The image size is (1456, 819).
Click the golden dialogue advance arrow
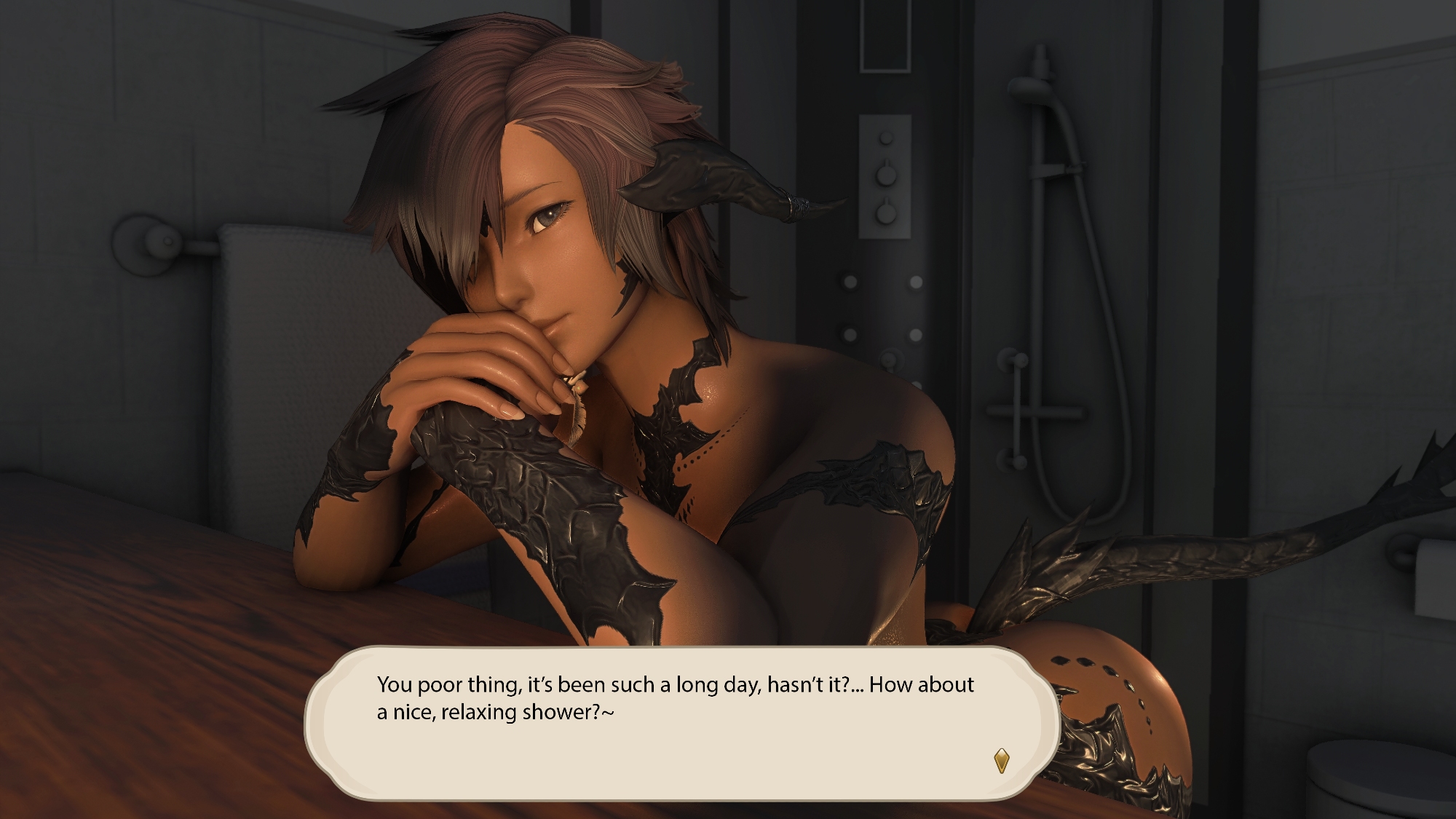coord(1002,761)
